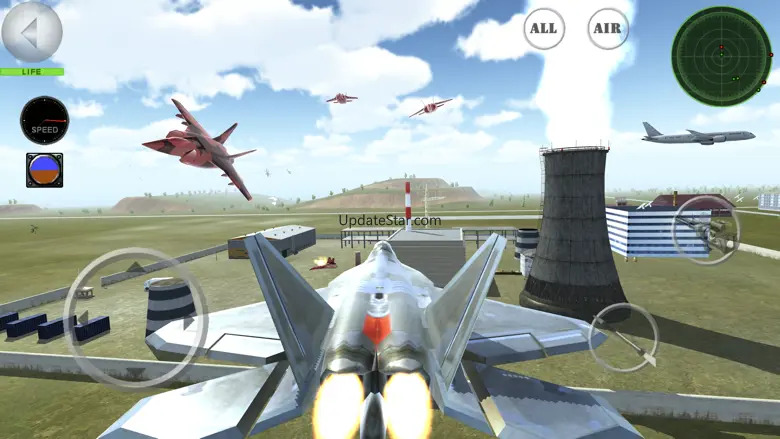
Task: Tap the up arrow on the joystick
Action: 136,267
